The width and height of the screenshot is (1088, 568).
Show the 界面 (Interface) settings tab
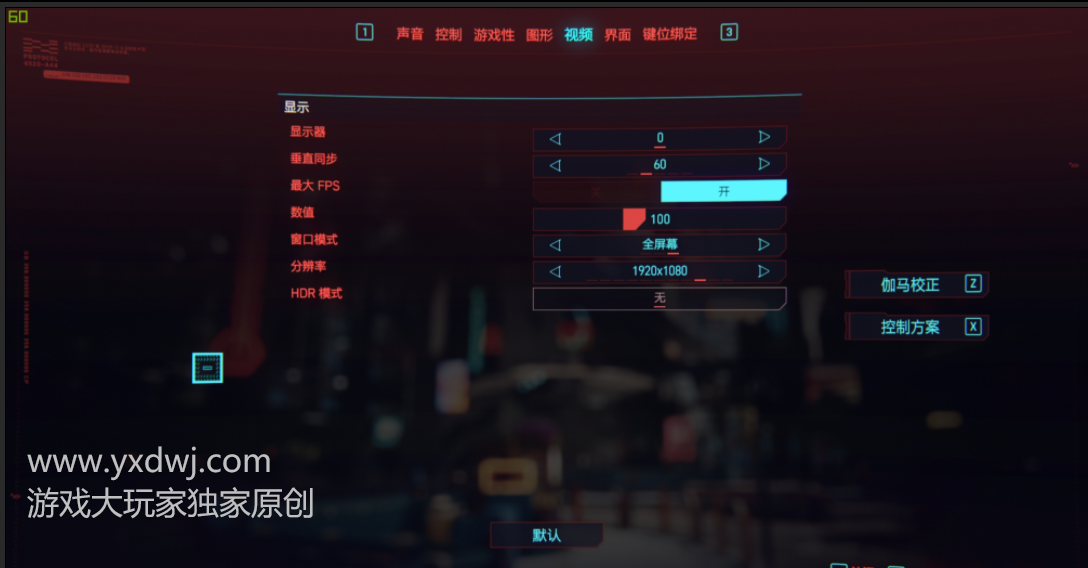coord(617,34)
